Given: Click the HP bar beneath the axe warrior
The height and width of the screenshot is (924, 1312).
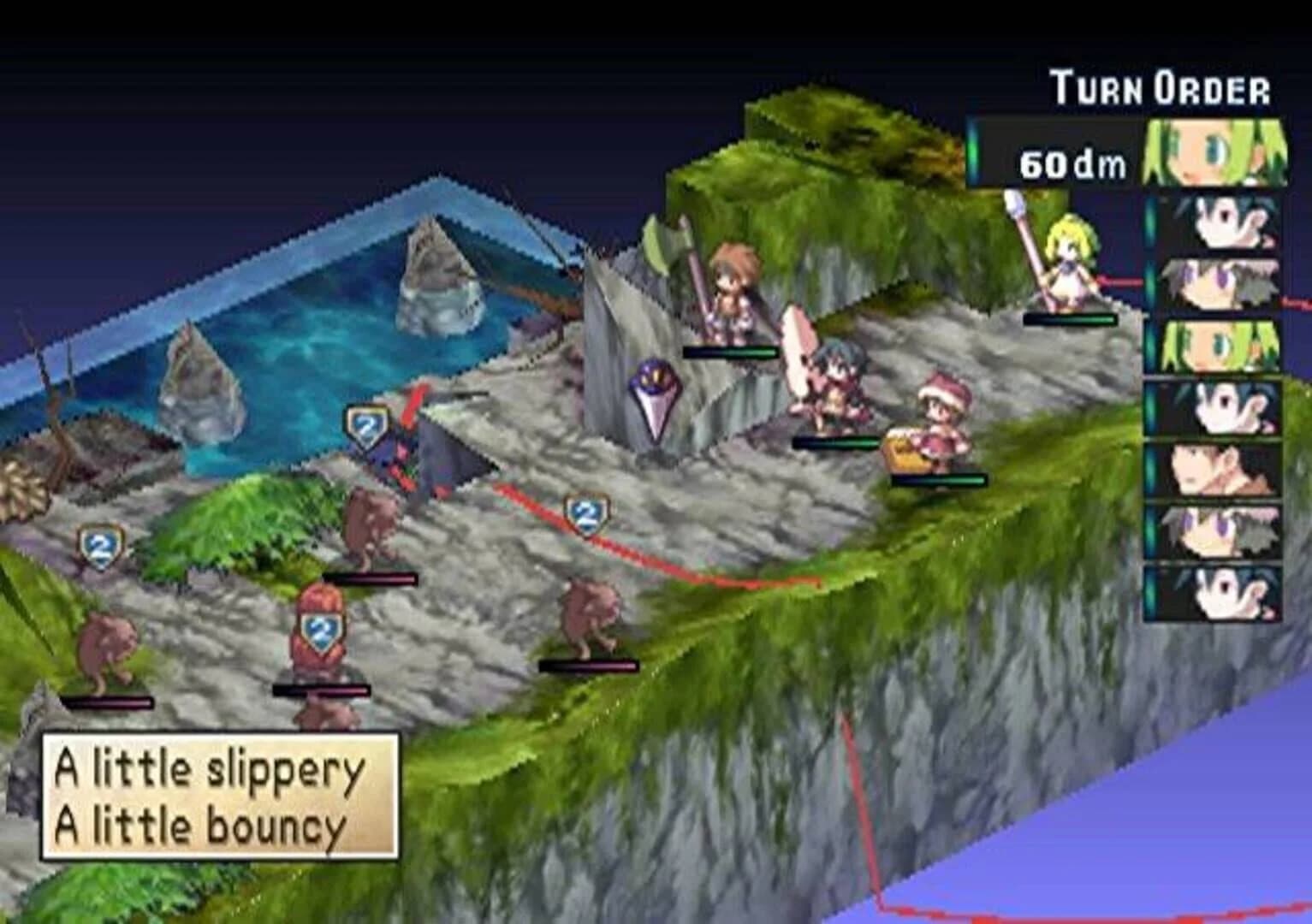Looking at the screenshot, I should click(x=732, y=351).
